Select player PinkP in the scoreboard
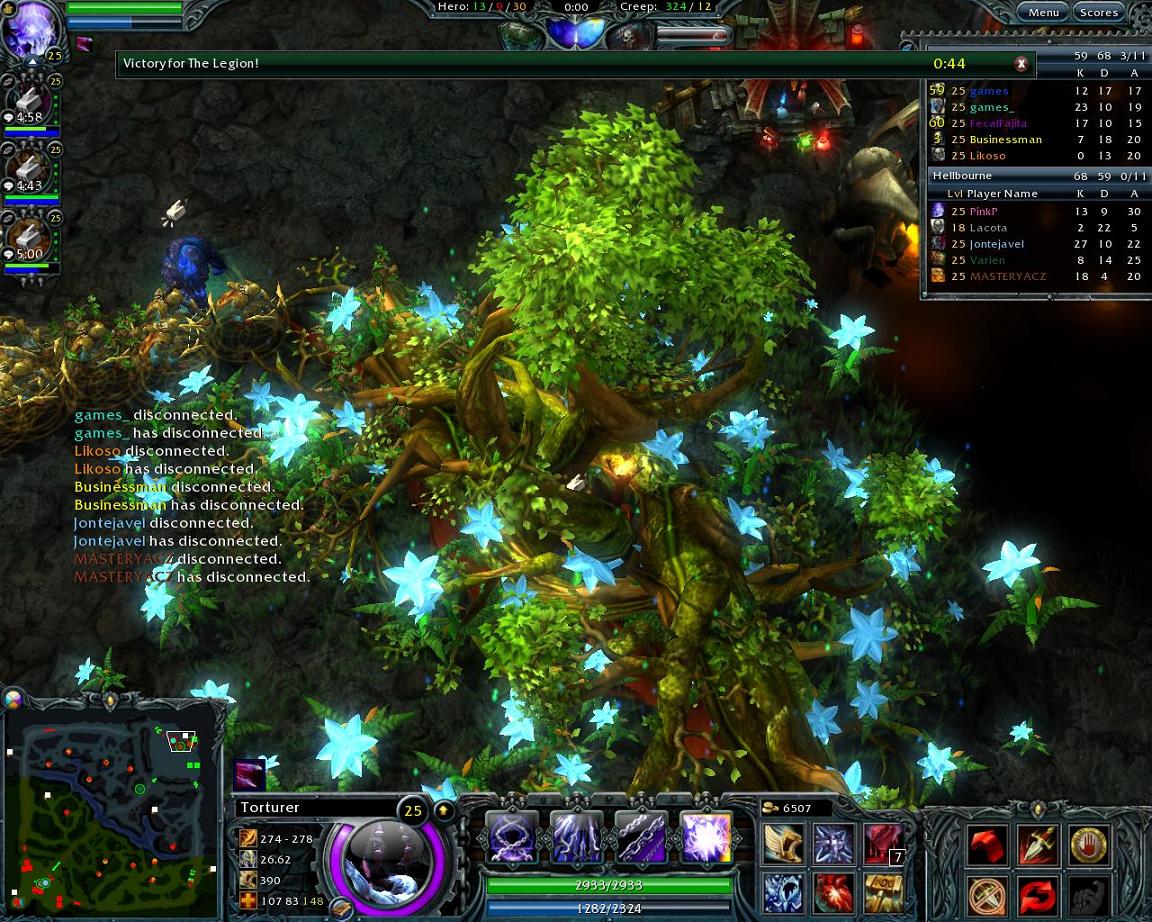 (983, 211)
